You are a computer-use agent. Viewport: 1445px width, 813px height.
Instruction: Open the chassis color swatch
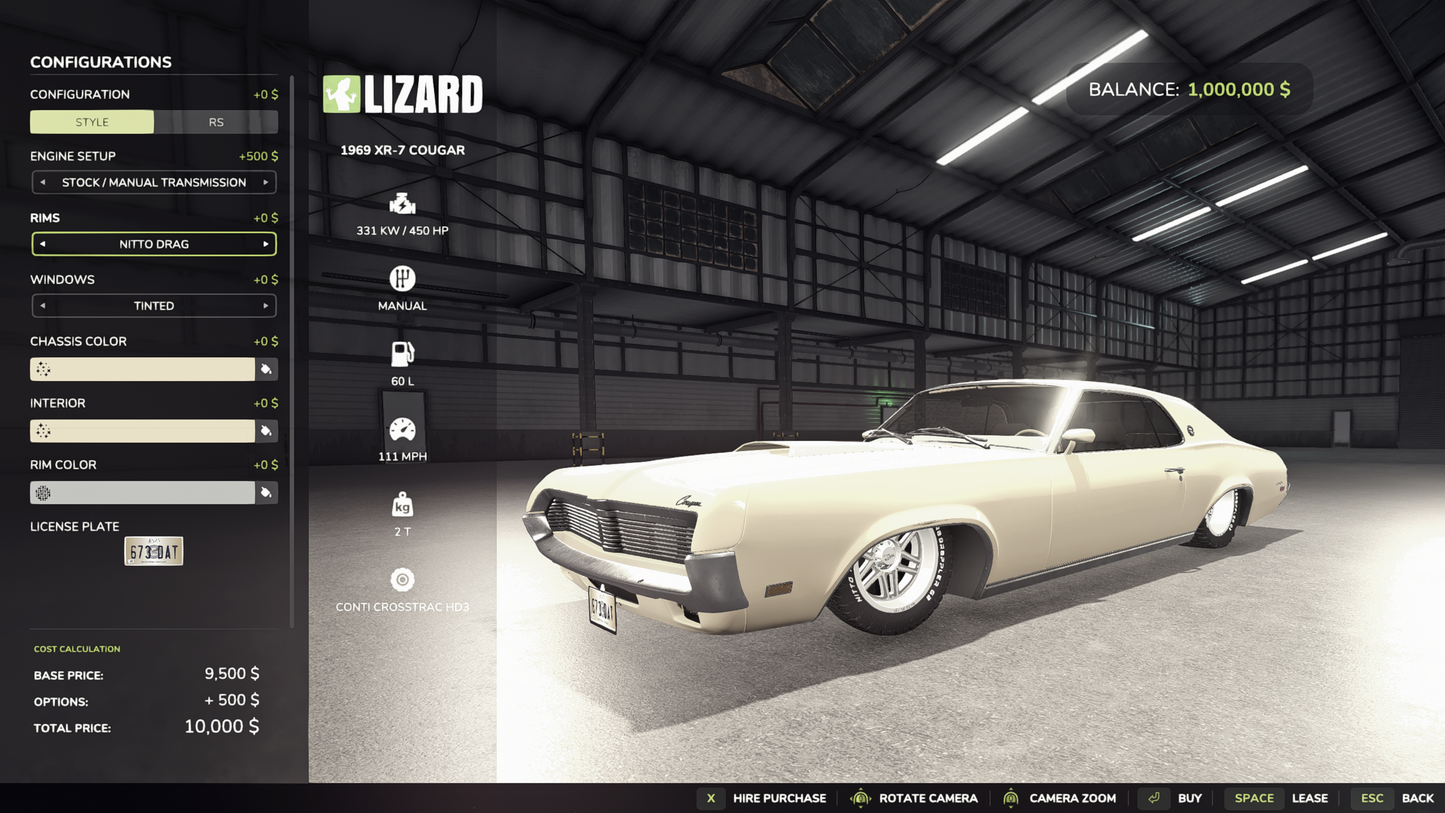(142, 369)
